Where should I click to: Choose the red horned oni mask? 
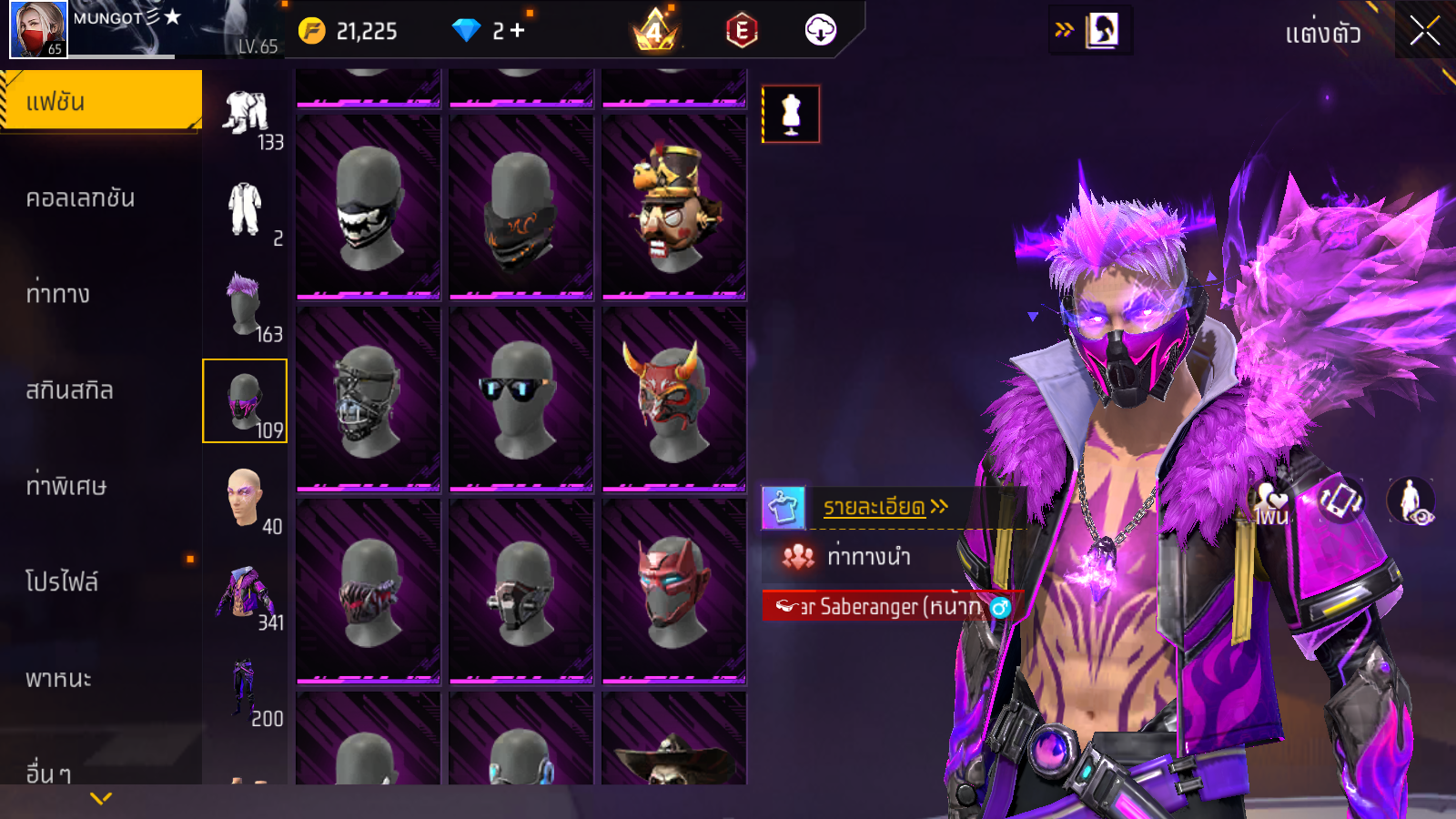(674, 399)
